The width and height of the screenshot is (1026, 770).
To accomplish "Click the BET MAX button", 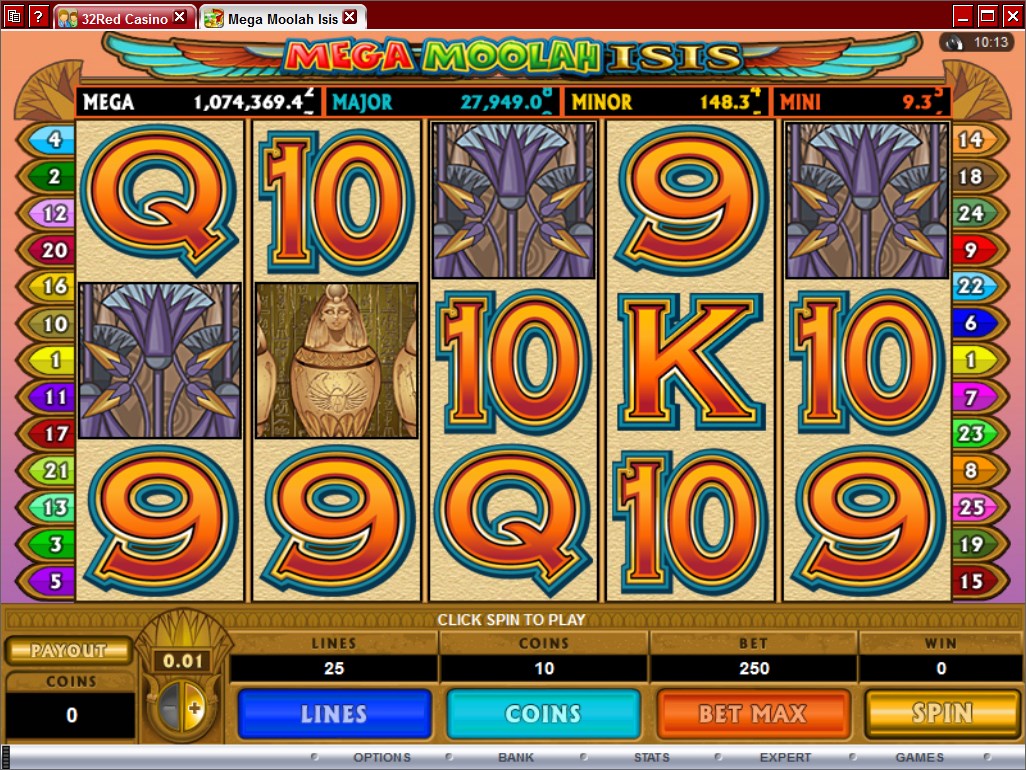I will pyautogui.click(x=753, y=714).
